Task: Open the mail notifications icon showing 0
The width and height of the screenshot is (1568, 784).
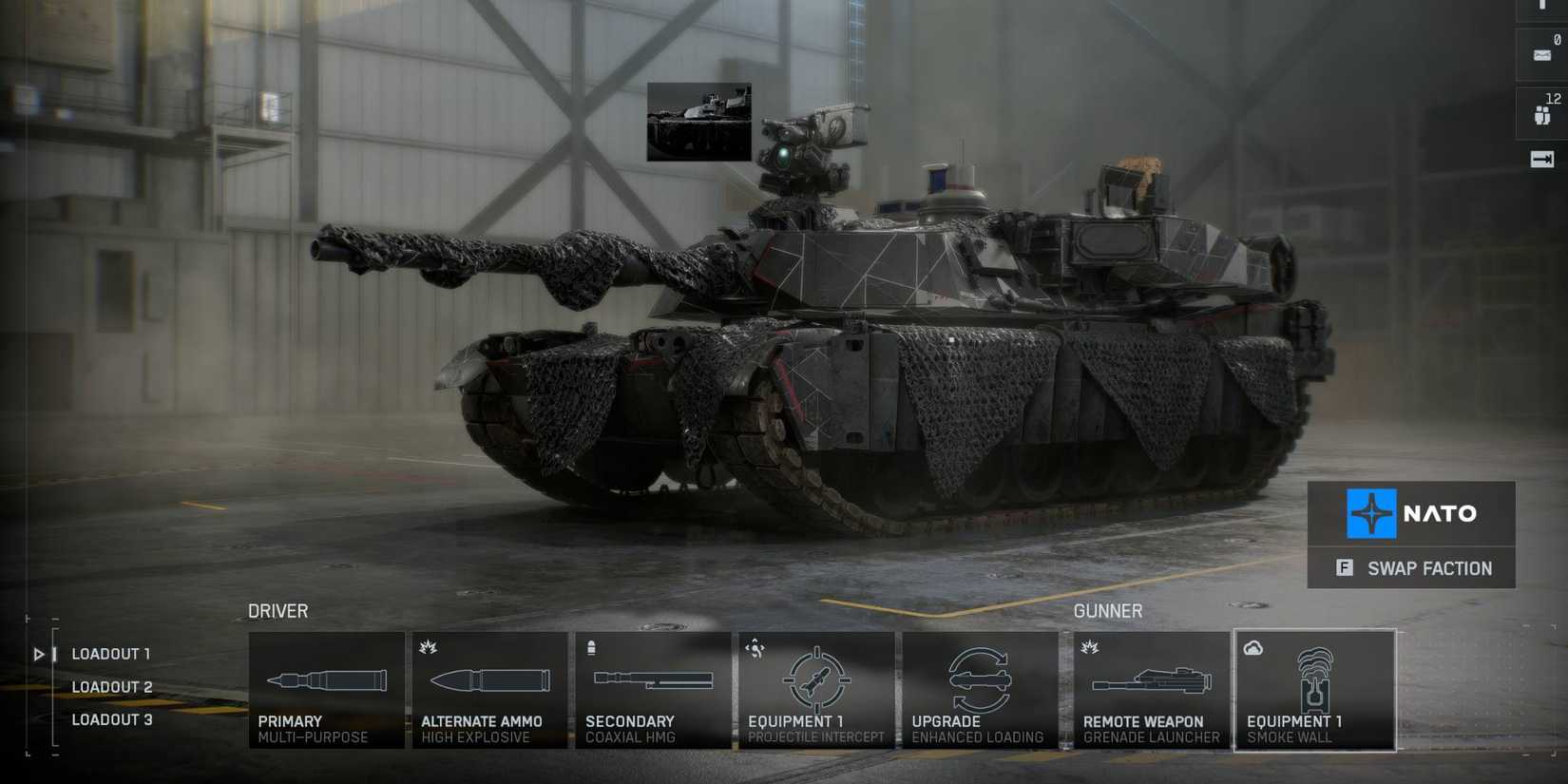Action: (1541, 54)
